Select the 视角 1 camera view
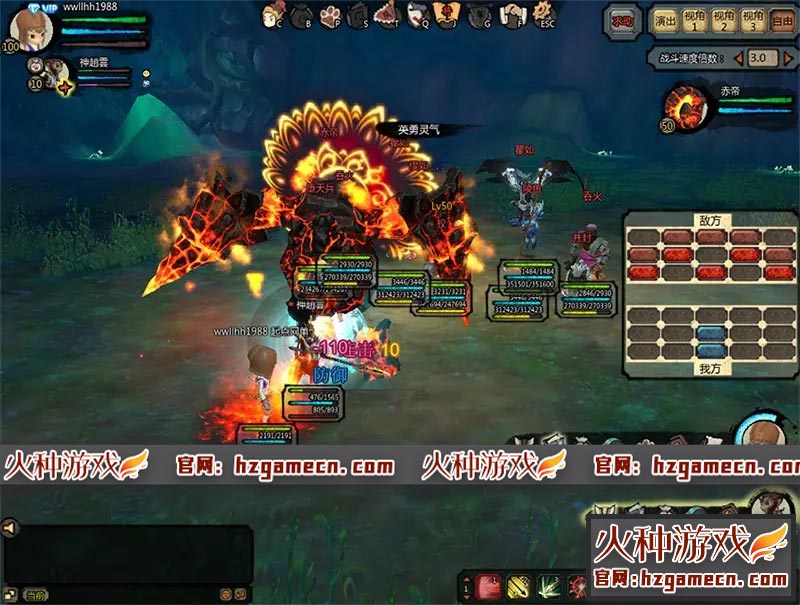The image size is (800, 605). (x=695, y=20)
